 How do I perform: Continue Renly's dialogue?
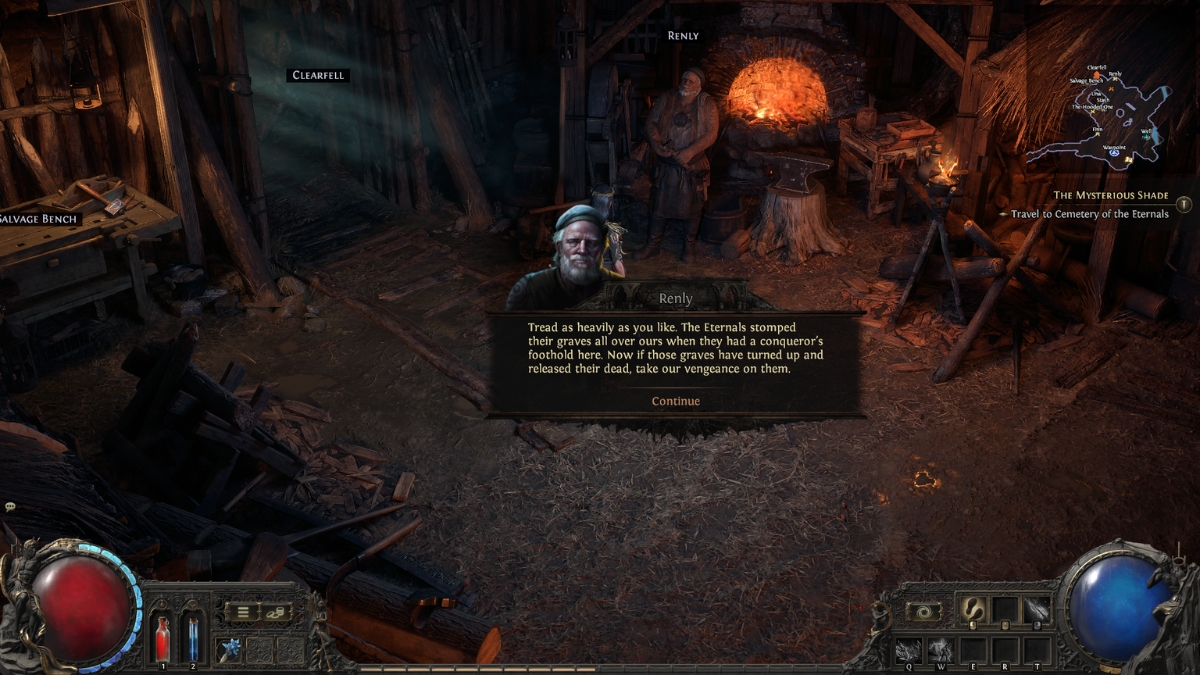coord(675,401)
